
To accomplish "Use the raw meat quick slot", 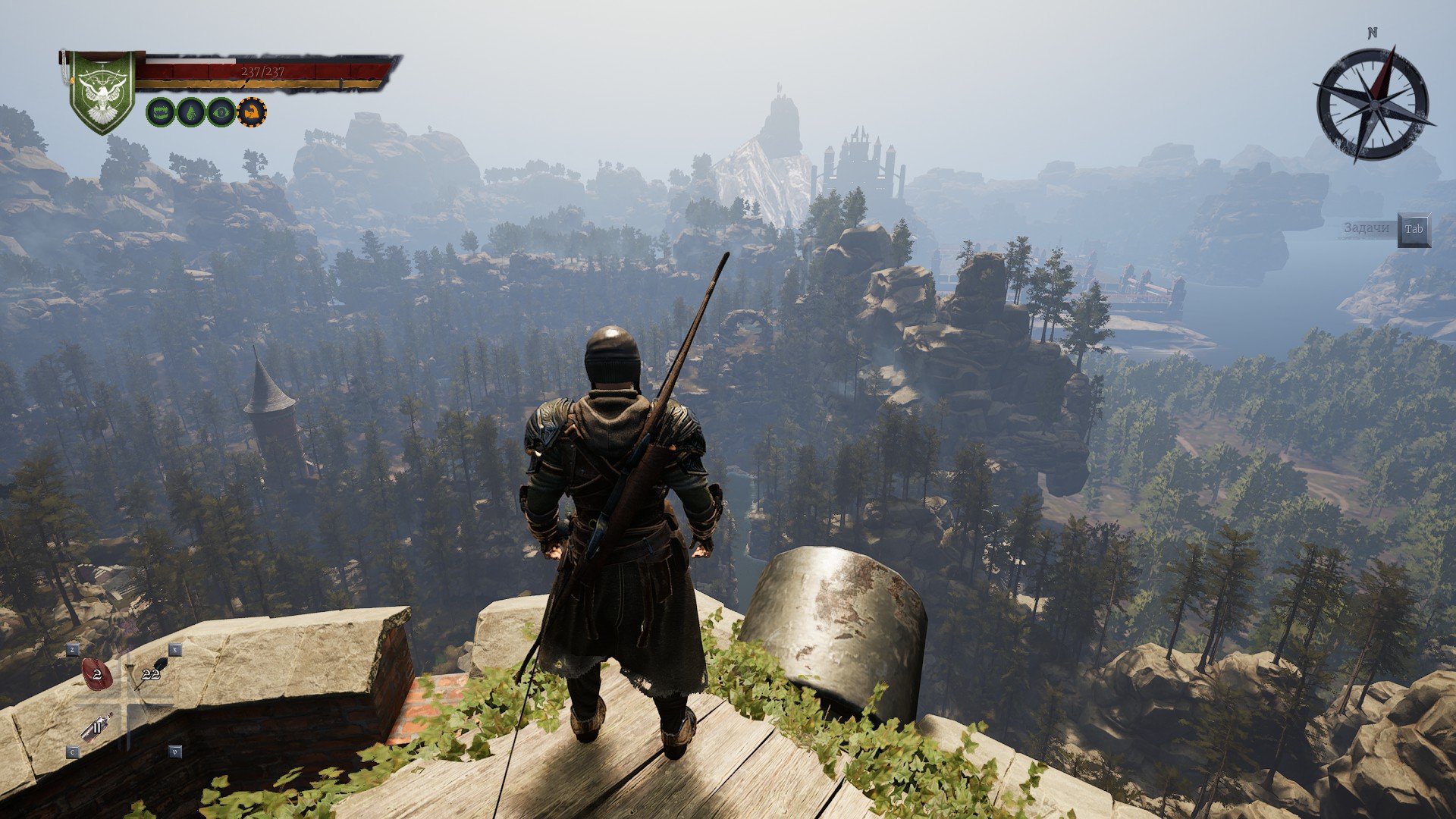I will [x=97, y=674].
